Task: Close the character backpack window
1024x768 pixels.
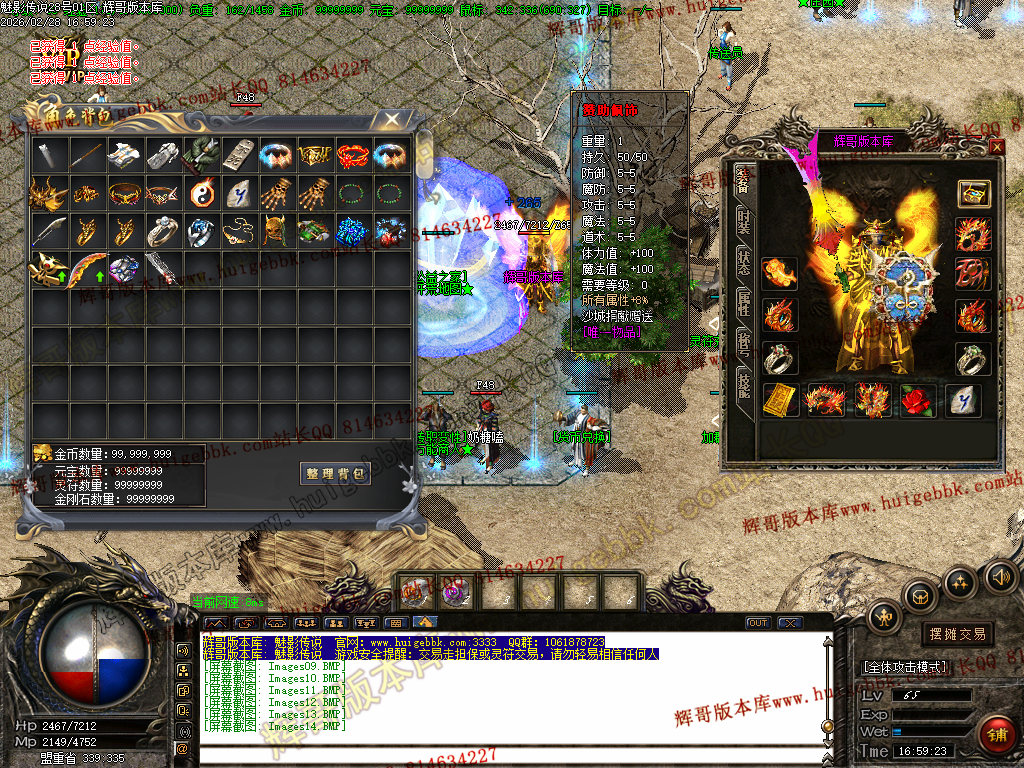Action: 393,120
